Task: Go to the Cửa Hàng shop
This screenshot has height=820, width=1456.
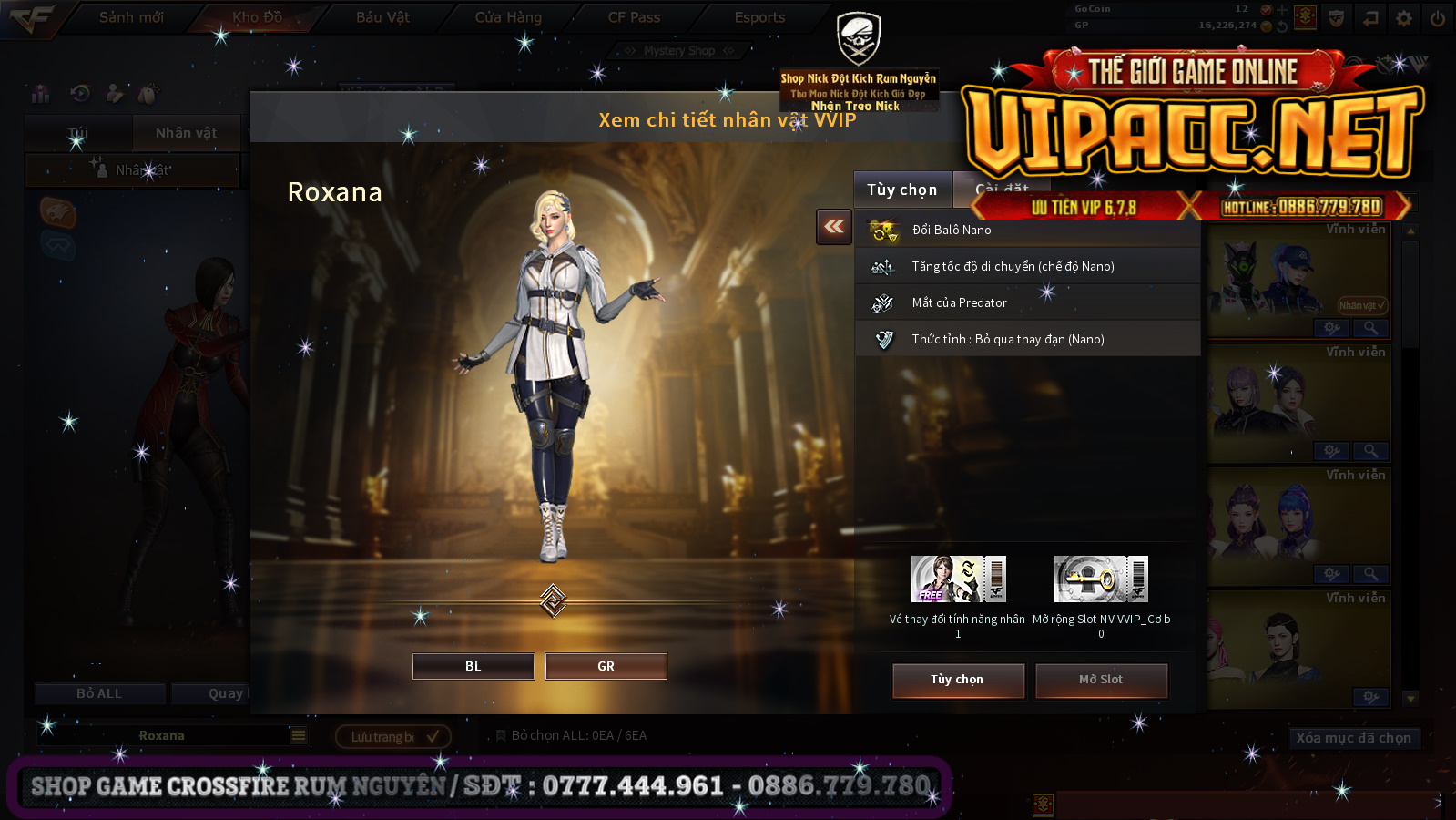Action: [508, 17]
